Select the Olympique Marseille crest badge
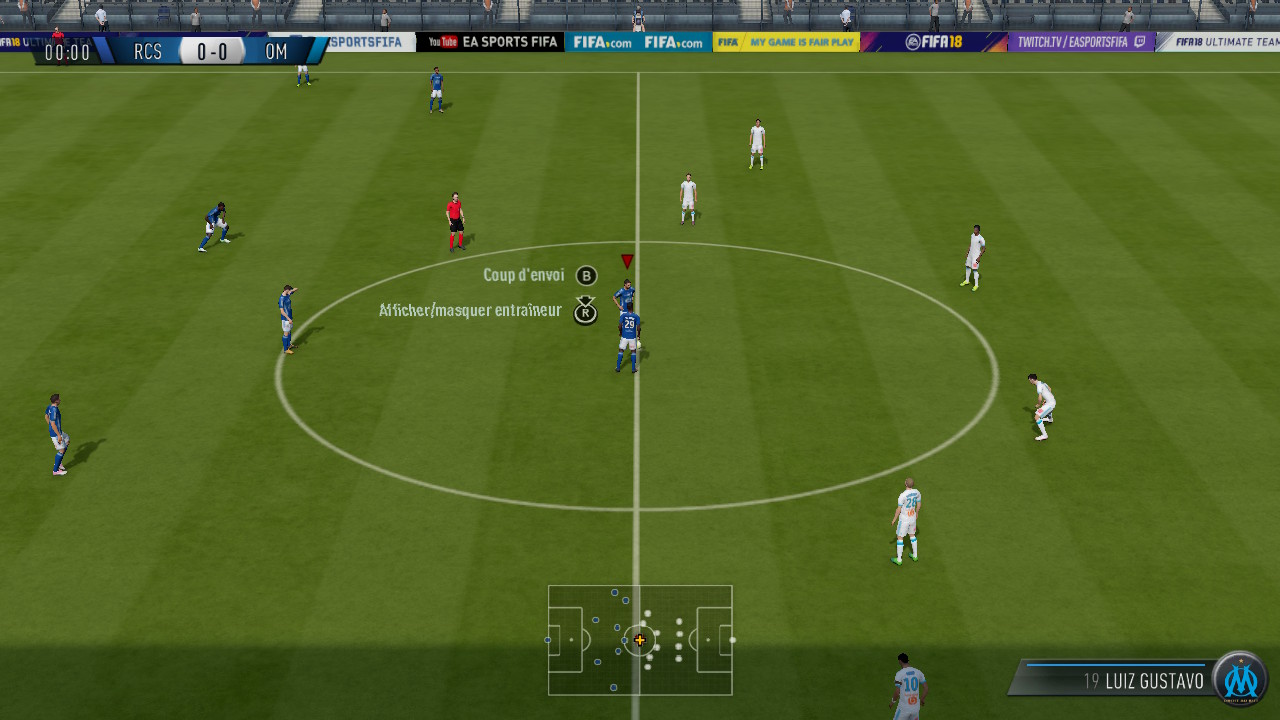This screenshot has height=720, width=1280. pos(1240,681)
